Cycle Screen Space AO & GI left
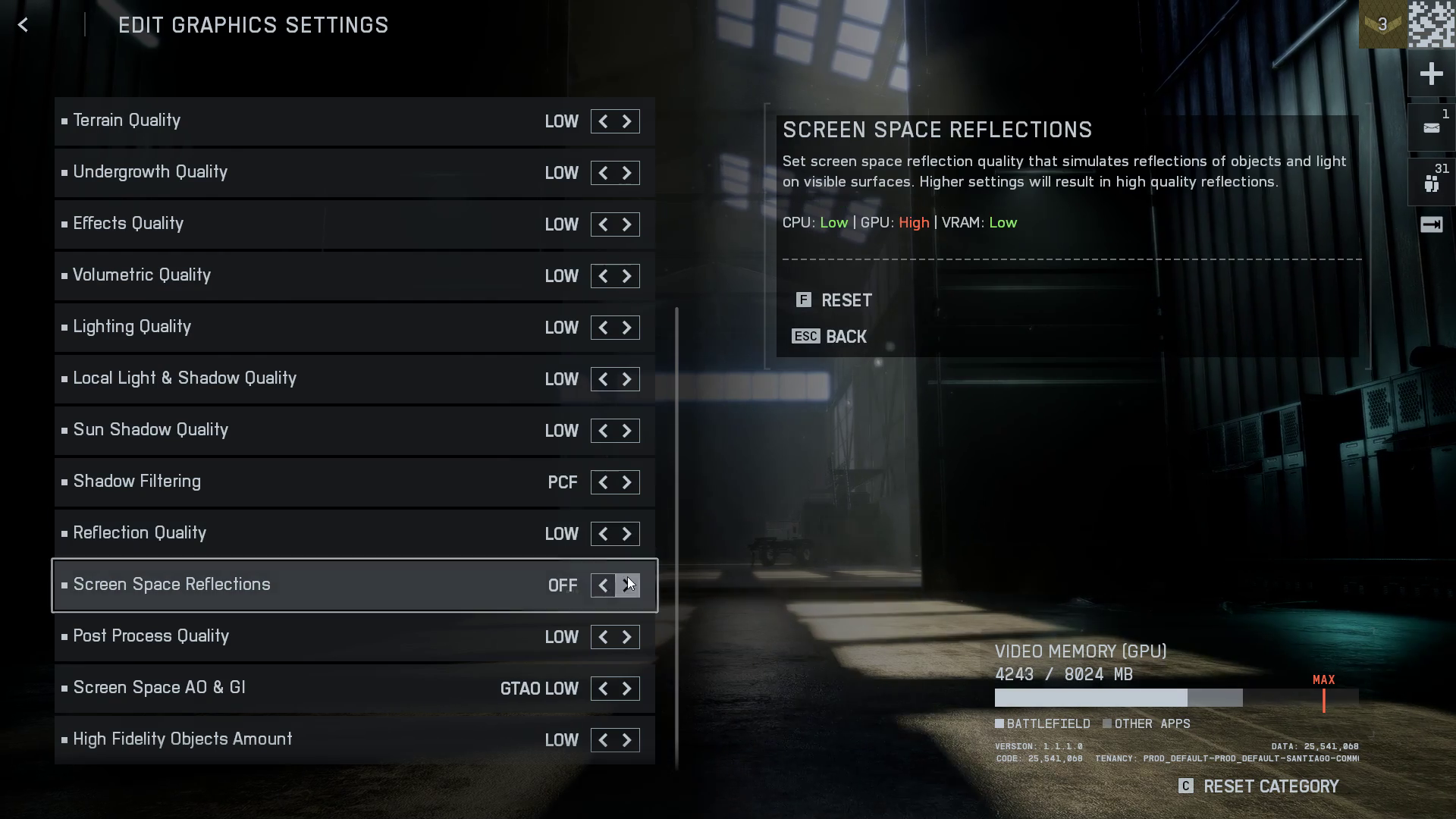The width and height of the screenshot is (1456, 819). pyautogui.click(x=603, y=689)
